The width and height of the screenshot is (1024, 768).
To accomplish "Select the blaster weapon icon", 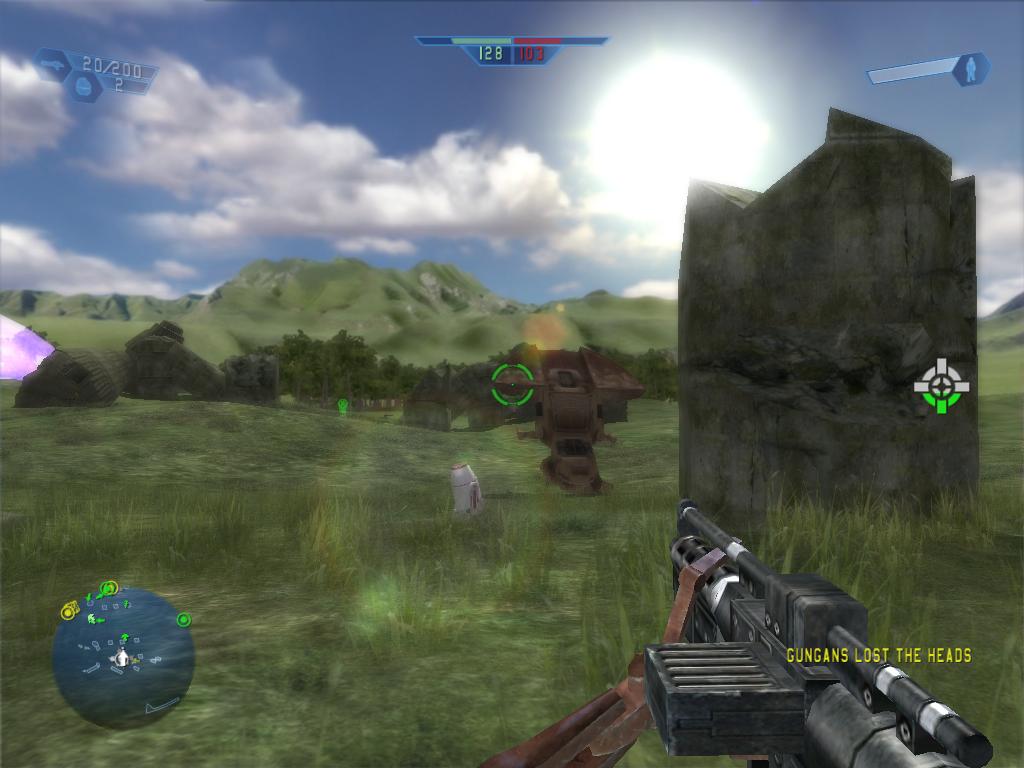I will pyautogui.click(x=53, y=65).
